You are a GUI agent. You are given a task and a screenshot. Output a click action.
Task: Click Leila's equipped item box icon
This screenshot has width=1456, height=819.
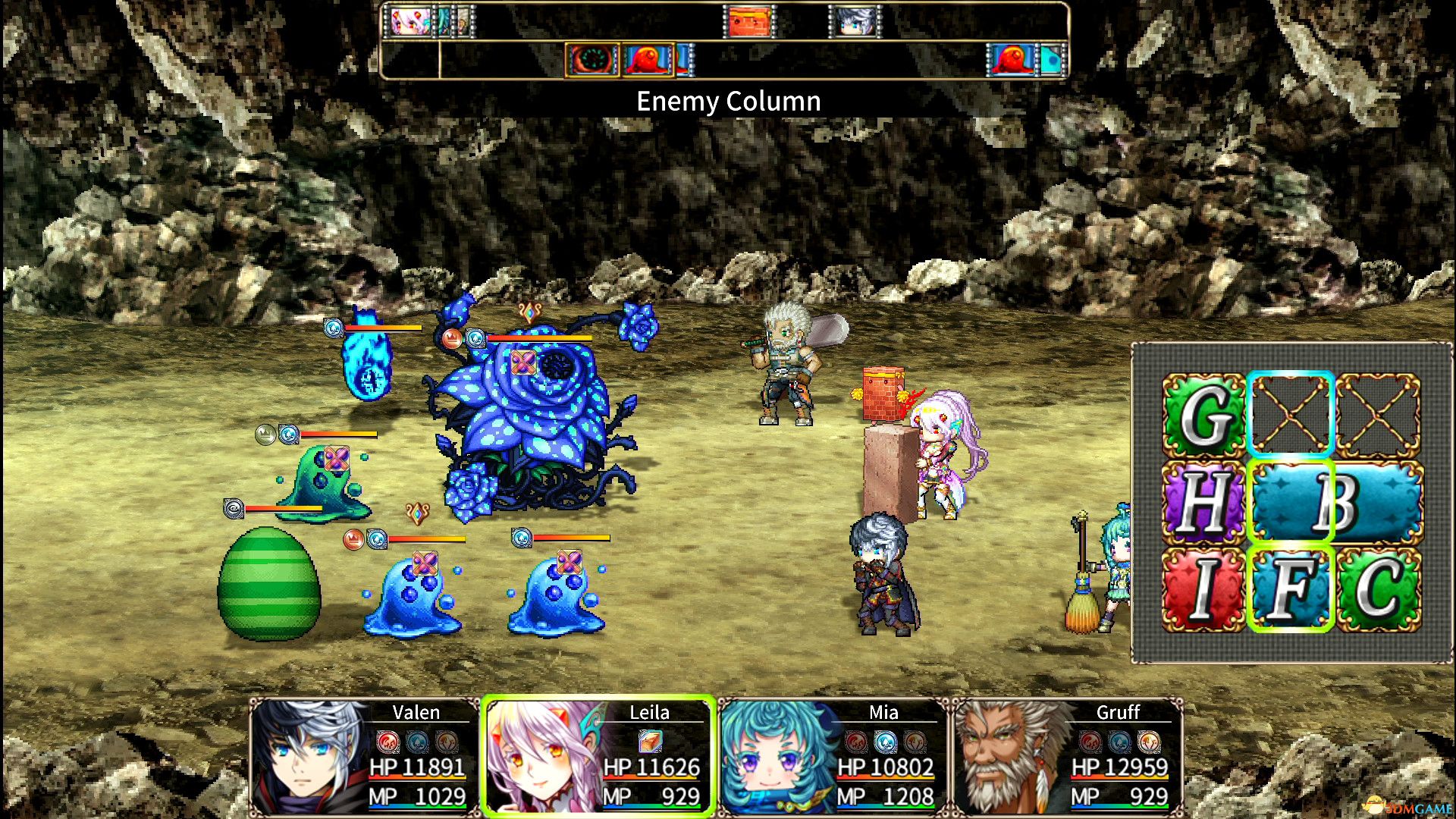(649, 743)
